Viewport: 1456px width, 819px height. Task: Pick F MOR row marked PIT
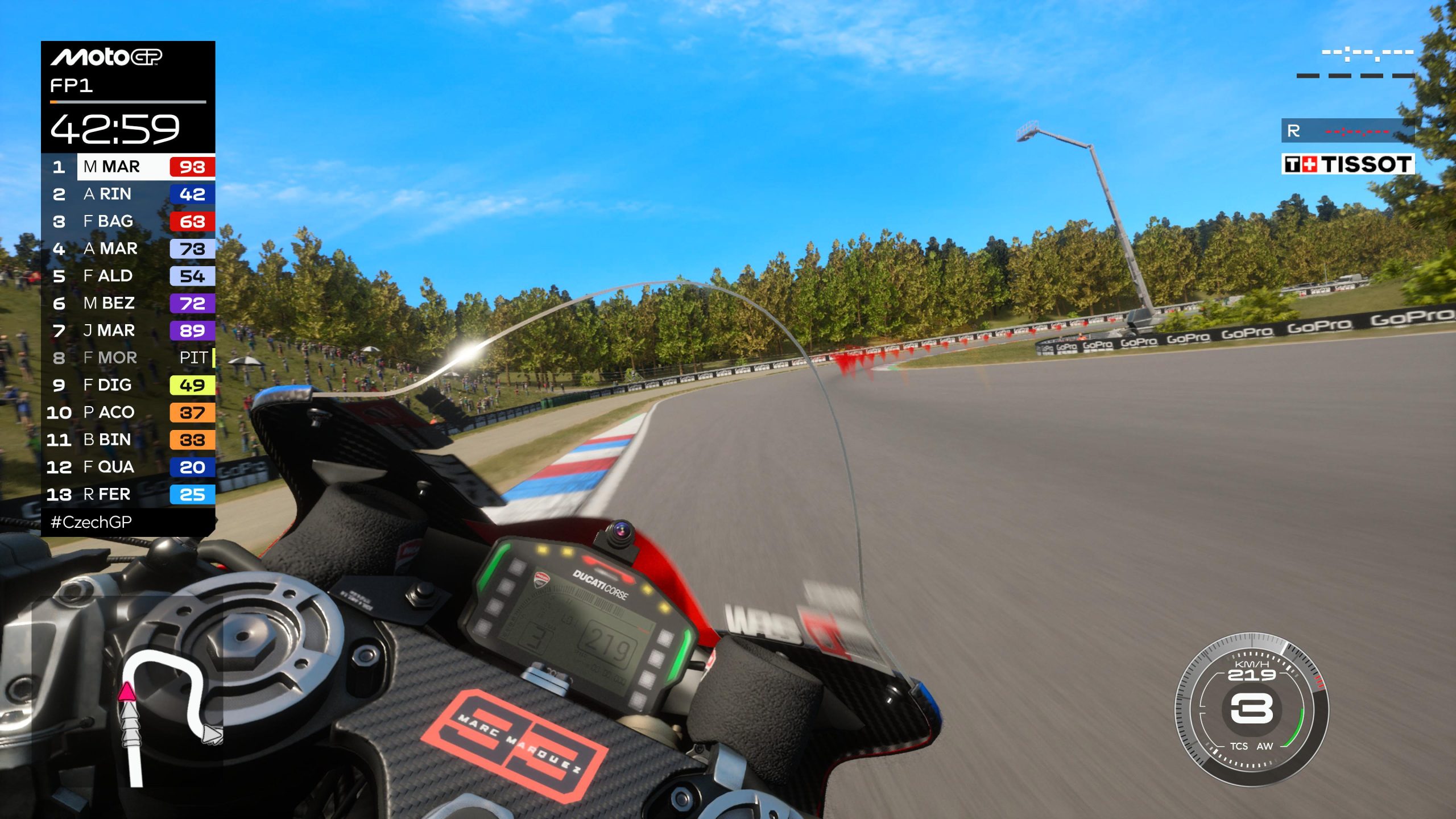[129, 358]
